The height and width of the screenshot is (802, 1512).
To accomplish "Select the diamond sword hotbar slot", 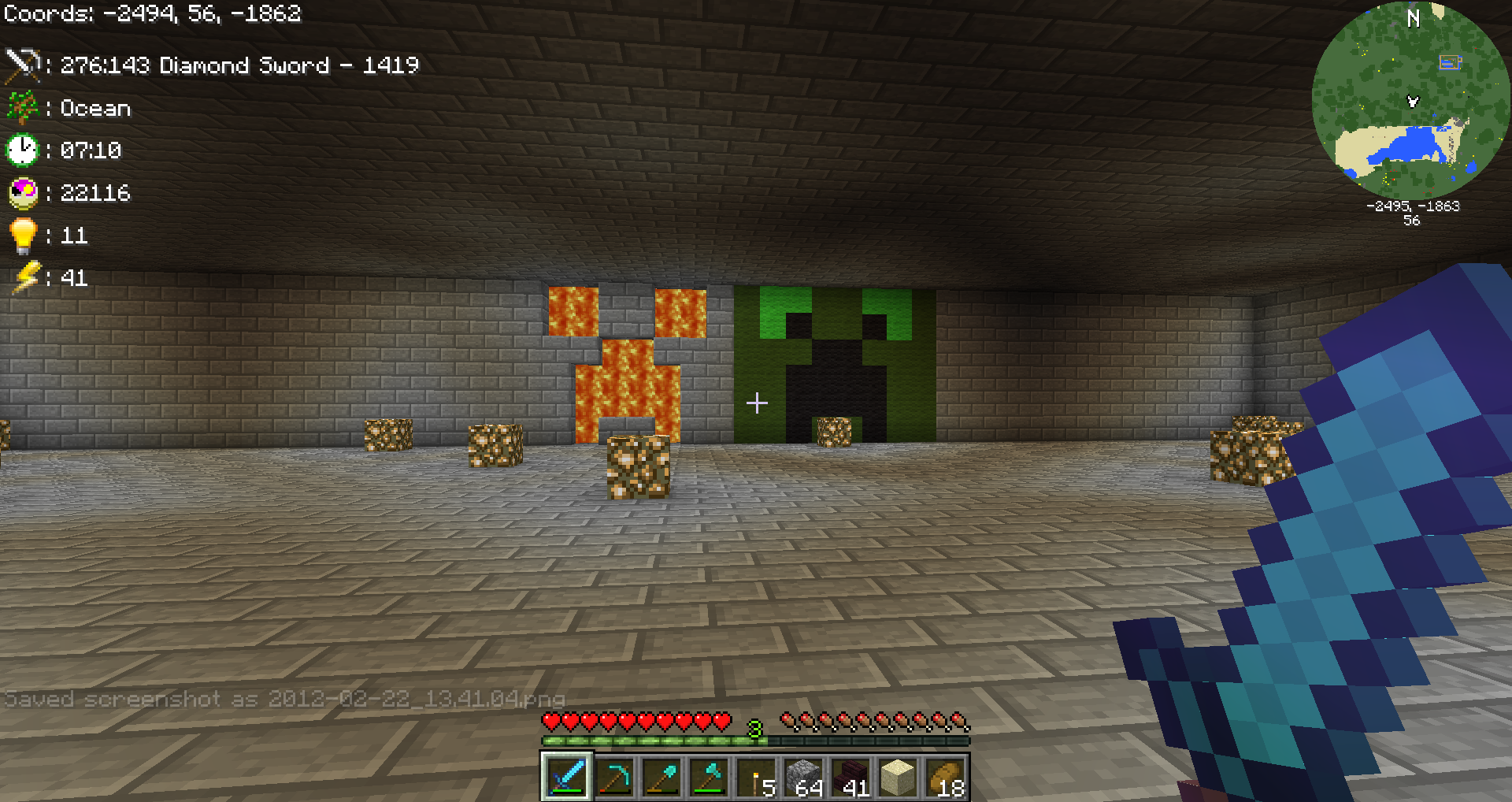I will (566, 777).
